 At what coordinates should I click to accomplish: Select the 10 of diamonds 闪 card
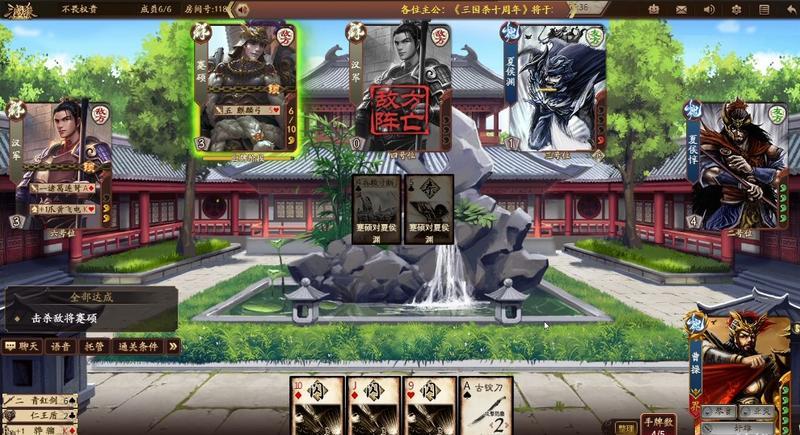click(317, 406)
